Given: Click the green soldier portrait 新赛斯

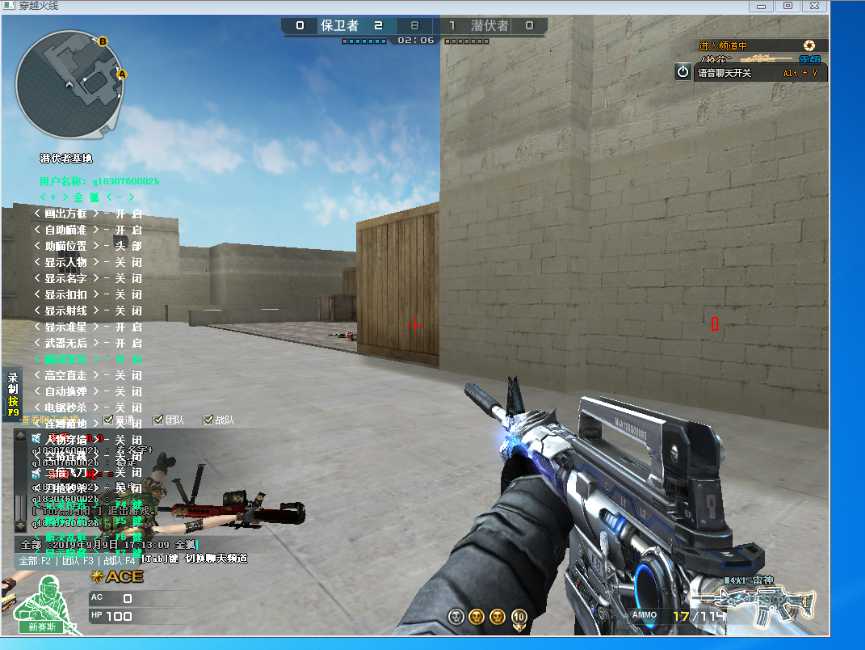Looking at the screenshot, I should click(44, 602).
